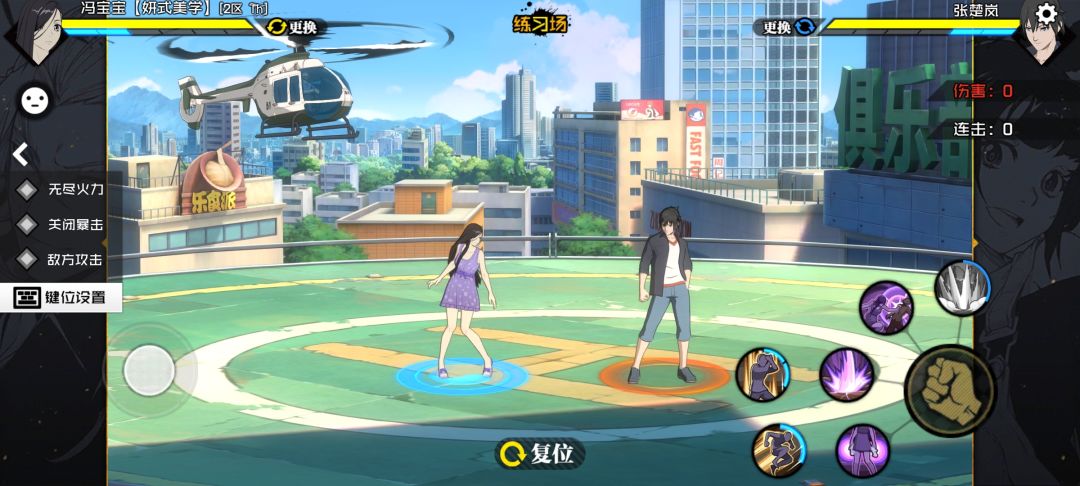Viewport: 1080px width, 486px height.
Task: Open the gear settings menu
Action: (1046, 13)
